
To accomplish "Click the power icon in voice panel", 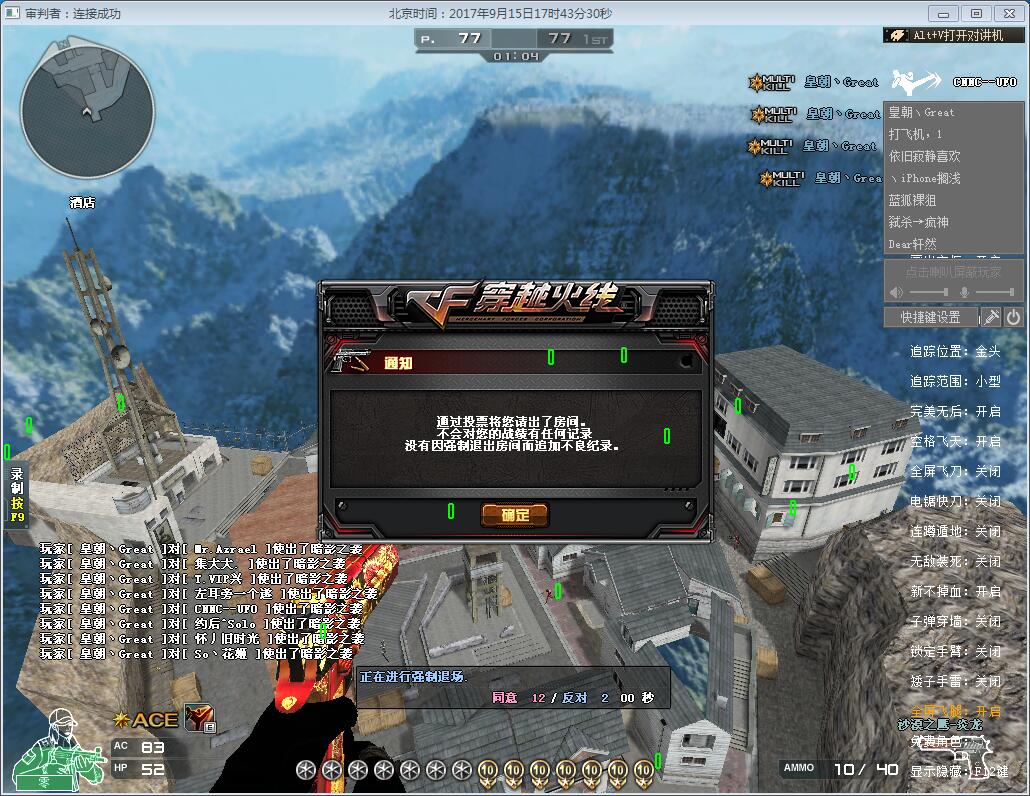I will point(1013,317).
